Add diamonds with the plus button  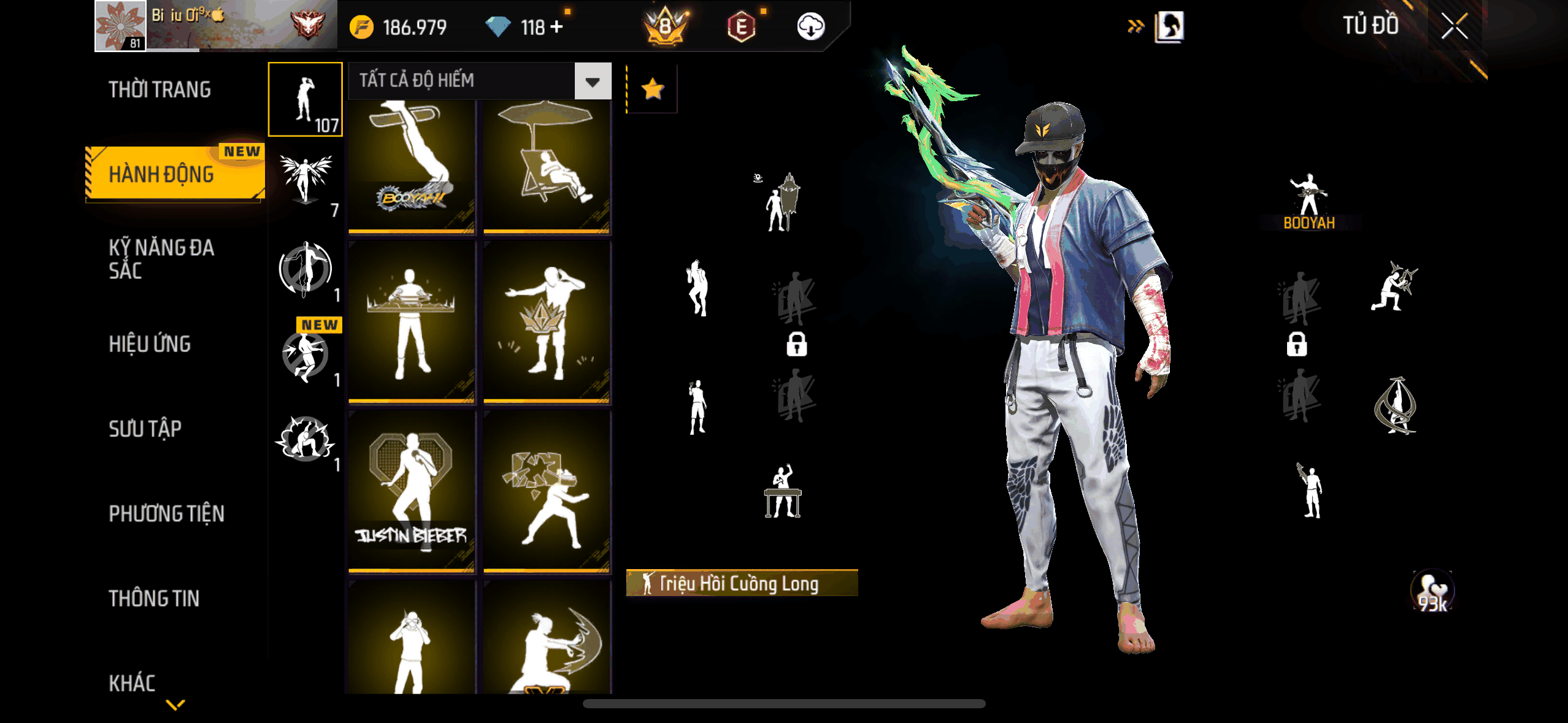pyautogui.click(x=556, y=27)
